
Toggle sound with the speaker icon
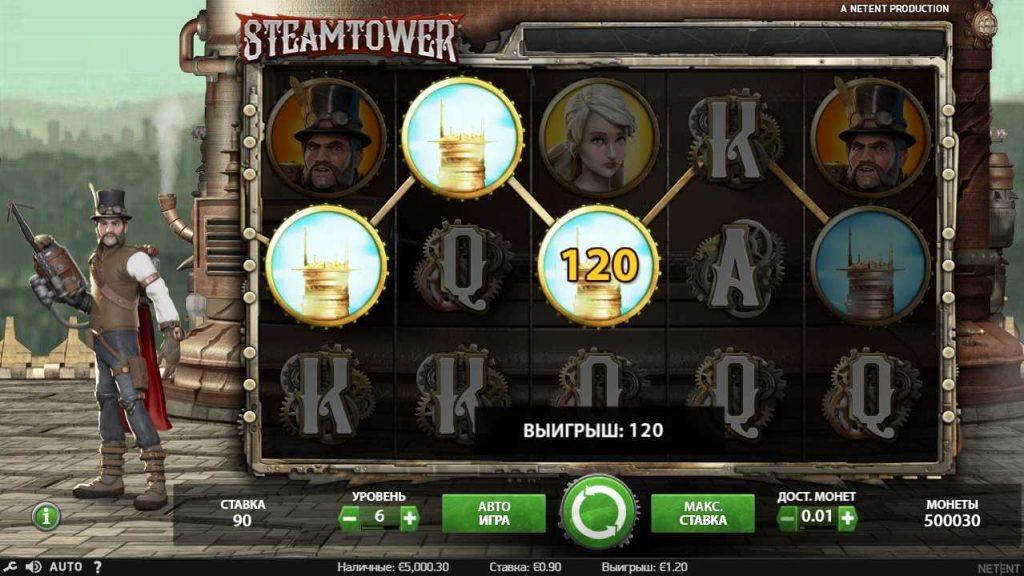tap(32, 567)
